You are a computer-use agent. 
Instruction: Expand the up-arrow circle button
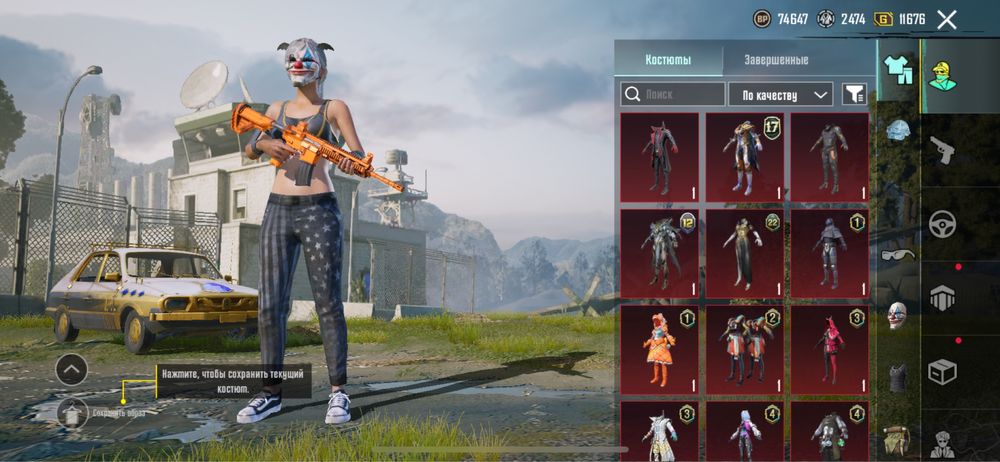[71, 370]
